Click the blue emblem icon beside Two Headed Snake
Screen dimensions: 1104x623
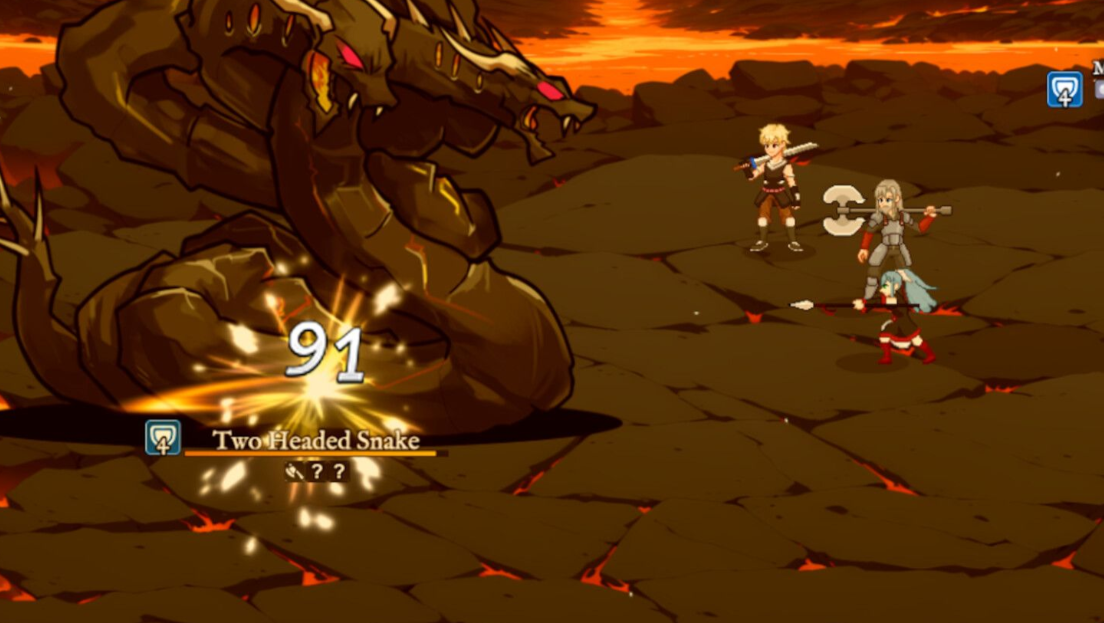(x=163, y=437)
